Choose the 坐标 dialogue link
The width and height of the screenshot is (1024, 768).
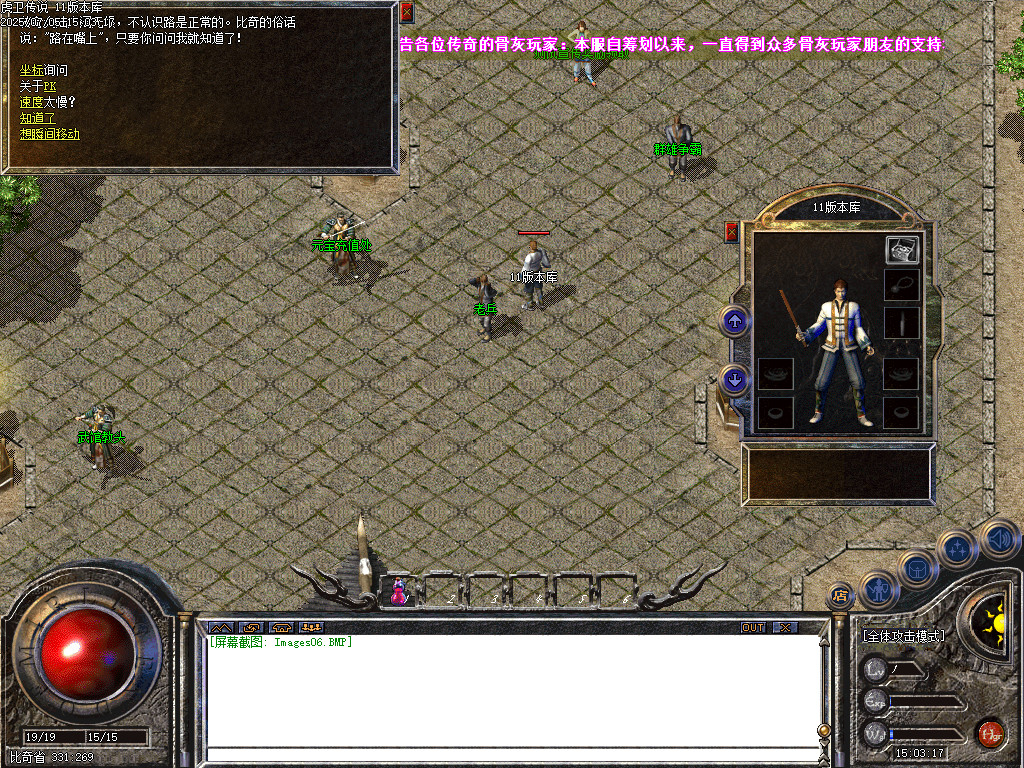coord(33,70)
